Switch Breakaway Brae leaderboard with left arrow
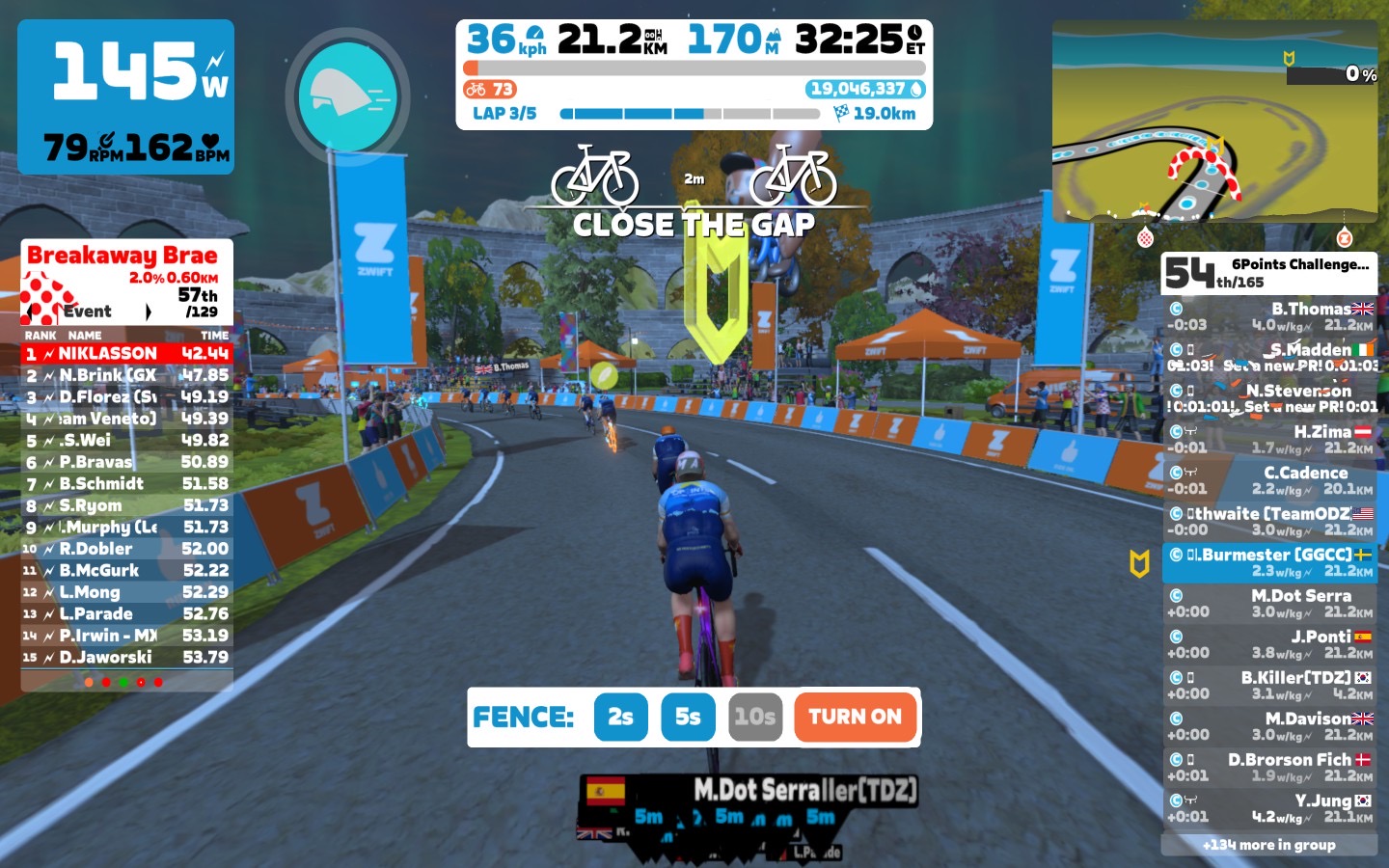 point(33,312)
